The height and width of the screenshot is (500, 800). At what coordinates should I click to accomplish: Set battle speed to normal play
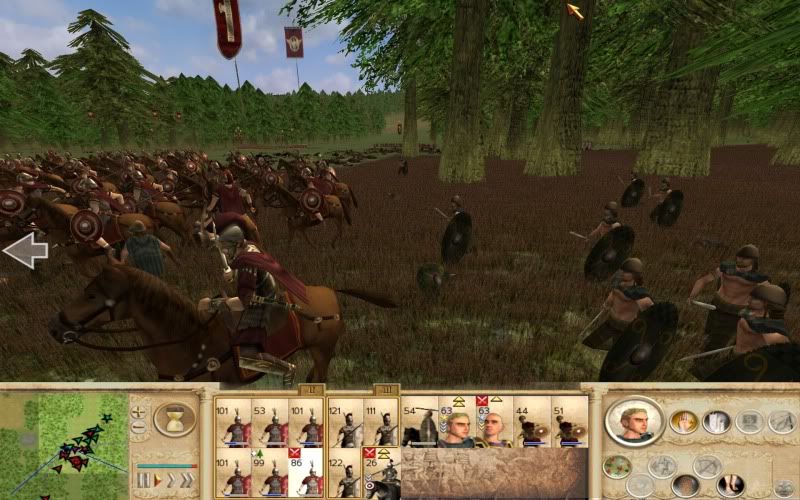pyautogui.click(x=156, y=481)
